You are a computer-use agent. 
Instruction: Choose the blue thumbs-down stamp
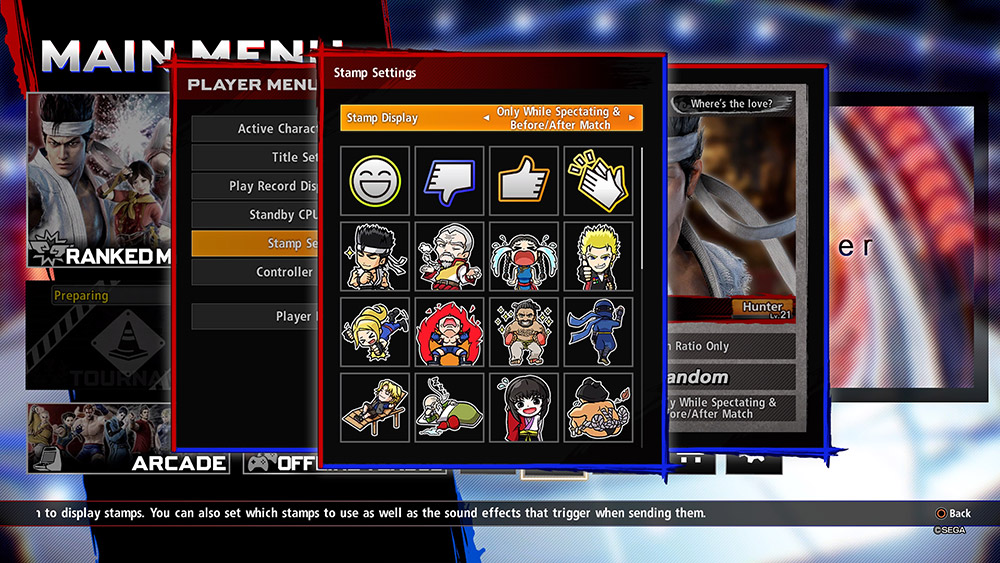449,181
